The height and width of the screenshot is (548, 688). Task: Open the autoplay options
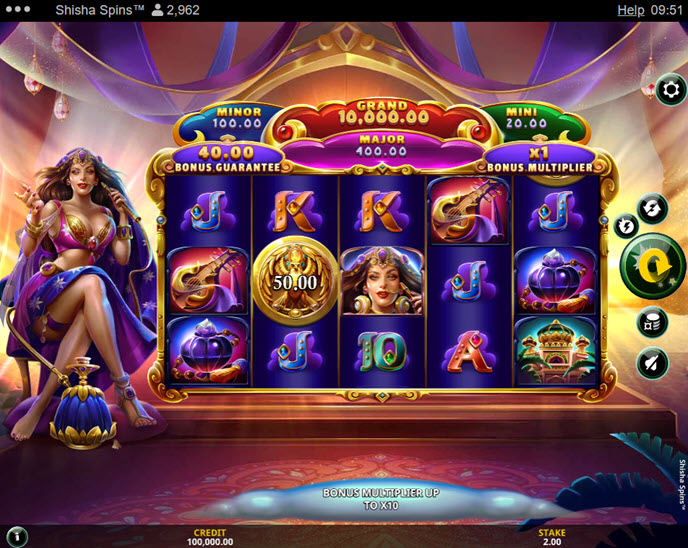652,208
